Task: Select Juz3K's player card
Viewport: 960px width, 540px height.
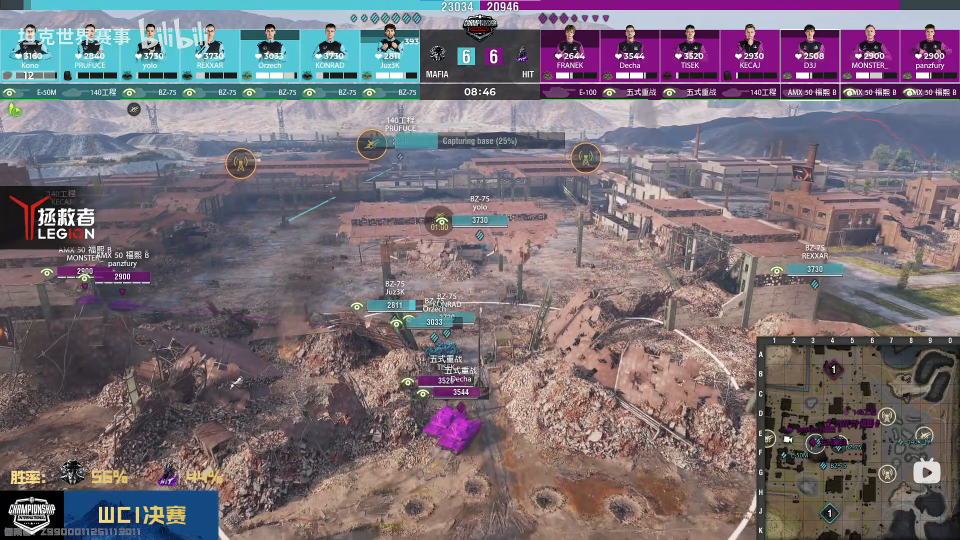Action: 390,52
